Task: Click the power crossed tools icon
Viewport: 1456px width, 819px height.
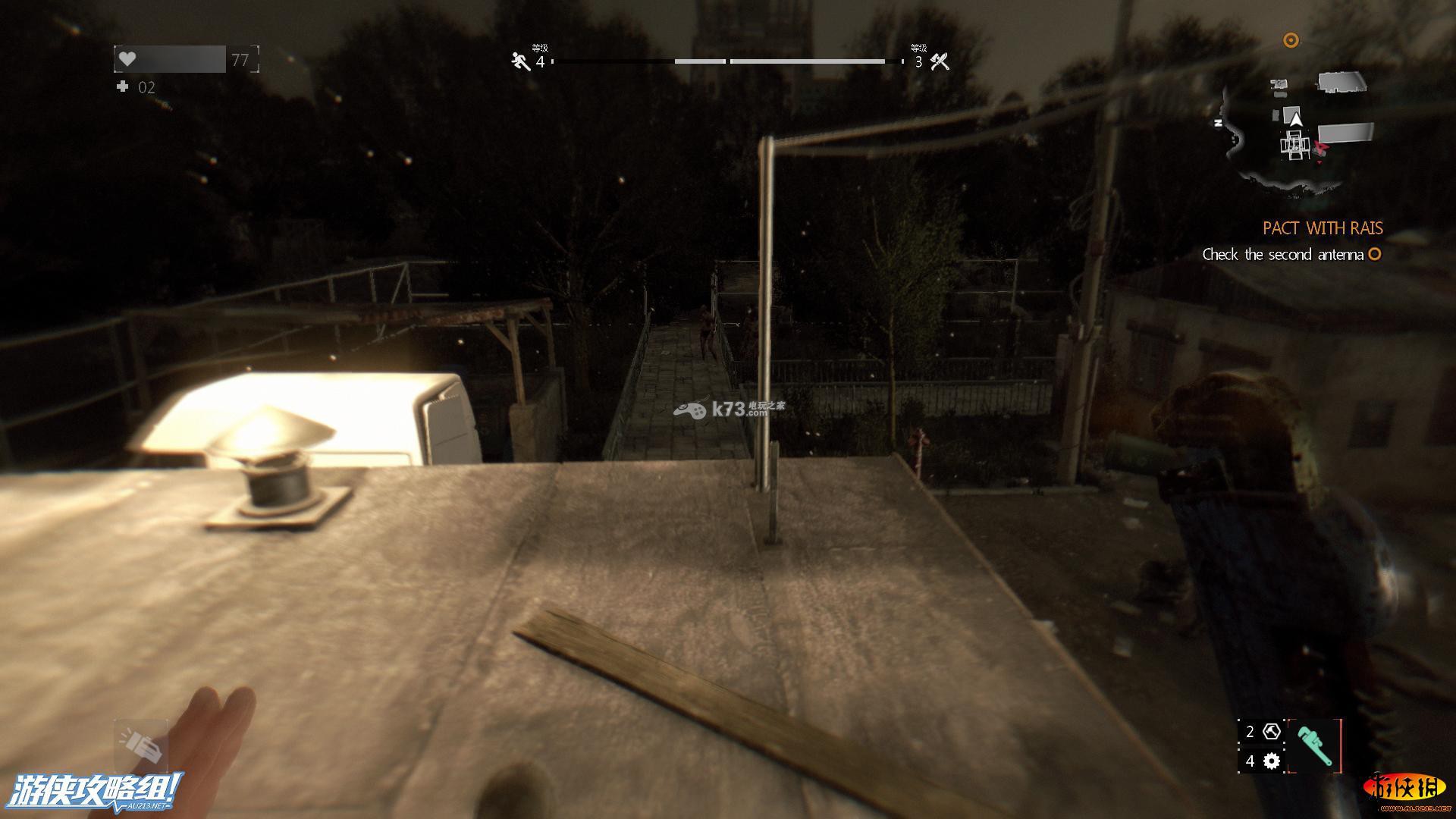Action: (940, 61)
